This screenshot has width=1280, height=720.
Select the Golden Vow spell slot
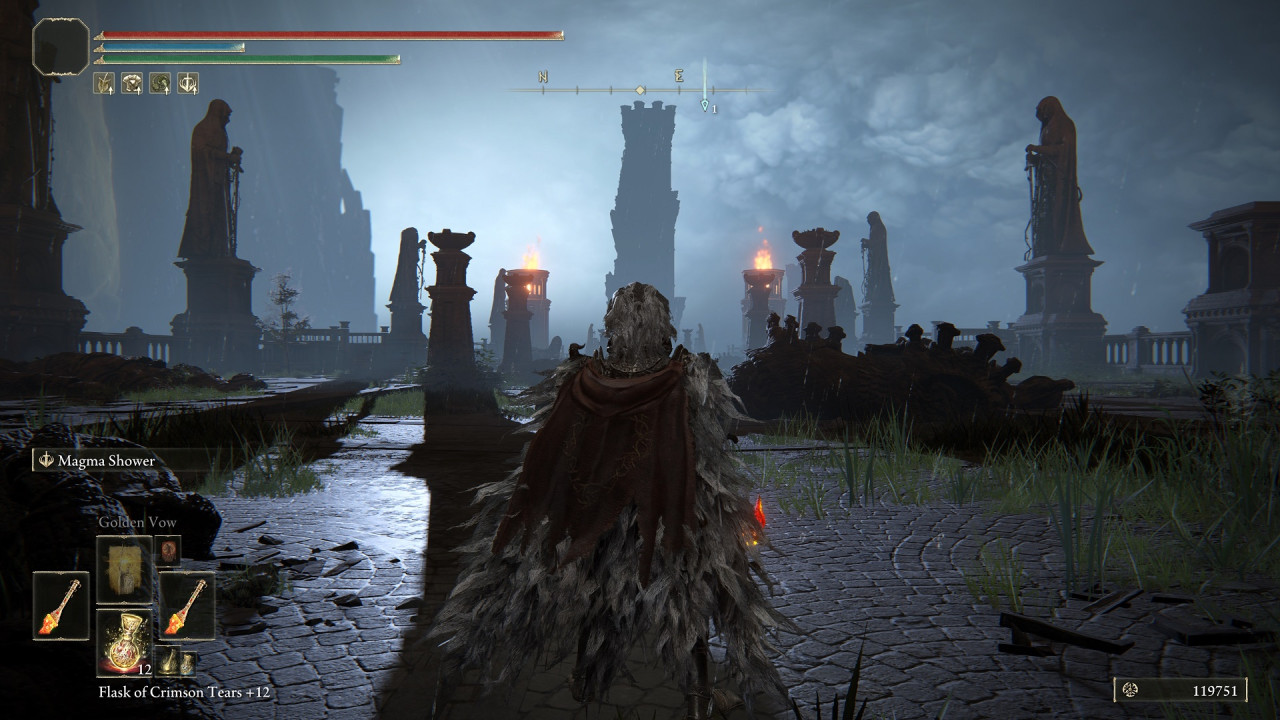[125, 569]
